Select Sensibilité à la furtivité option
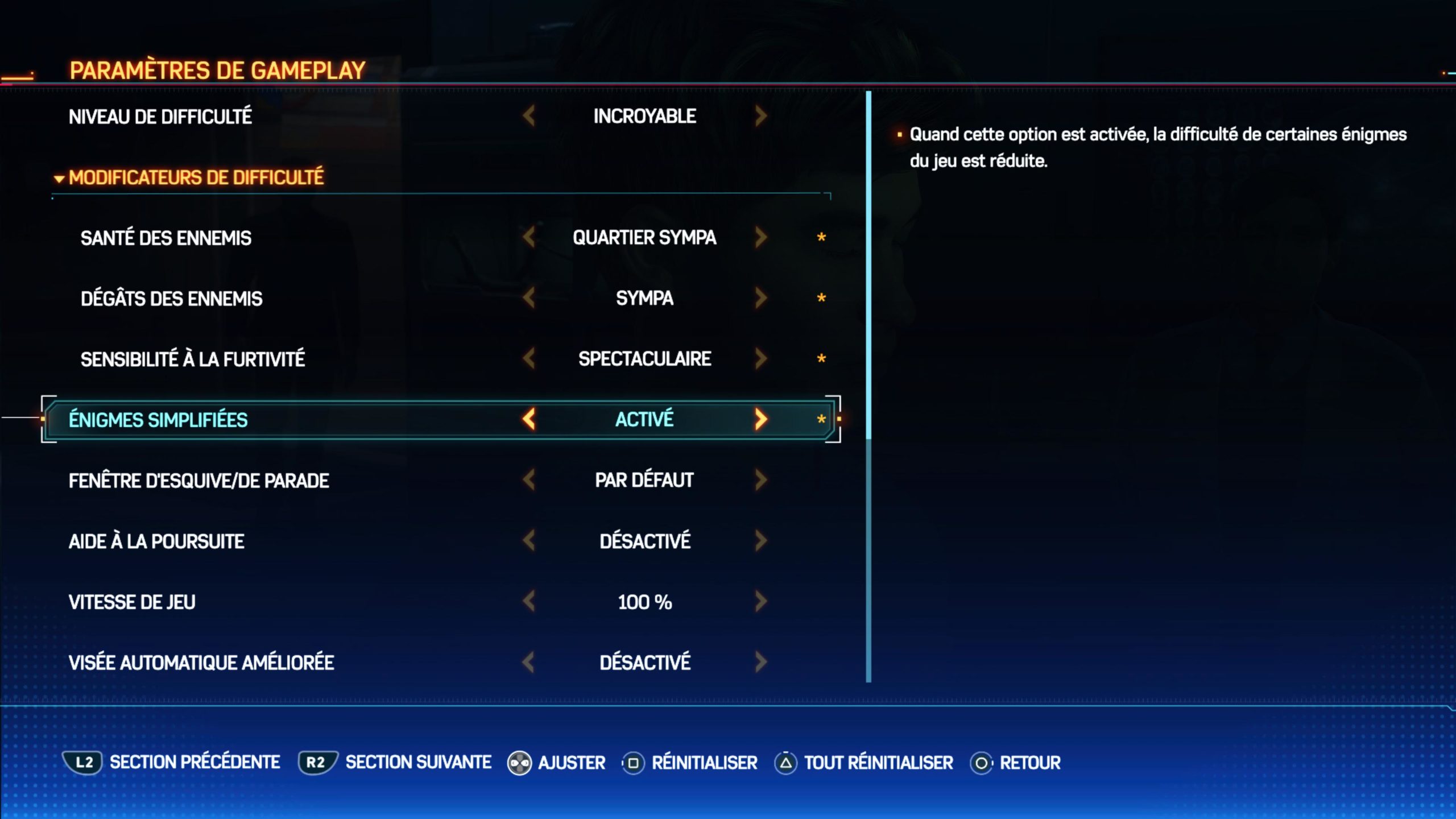The width and height of the screenshot is (1456, 819). (192, 359)
